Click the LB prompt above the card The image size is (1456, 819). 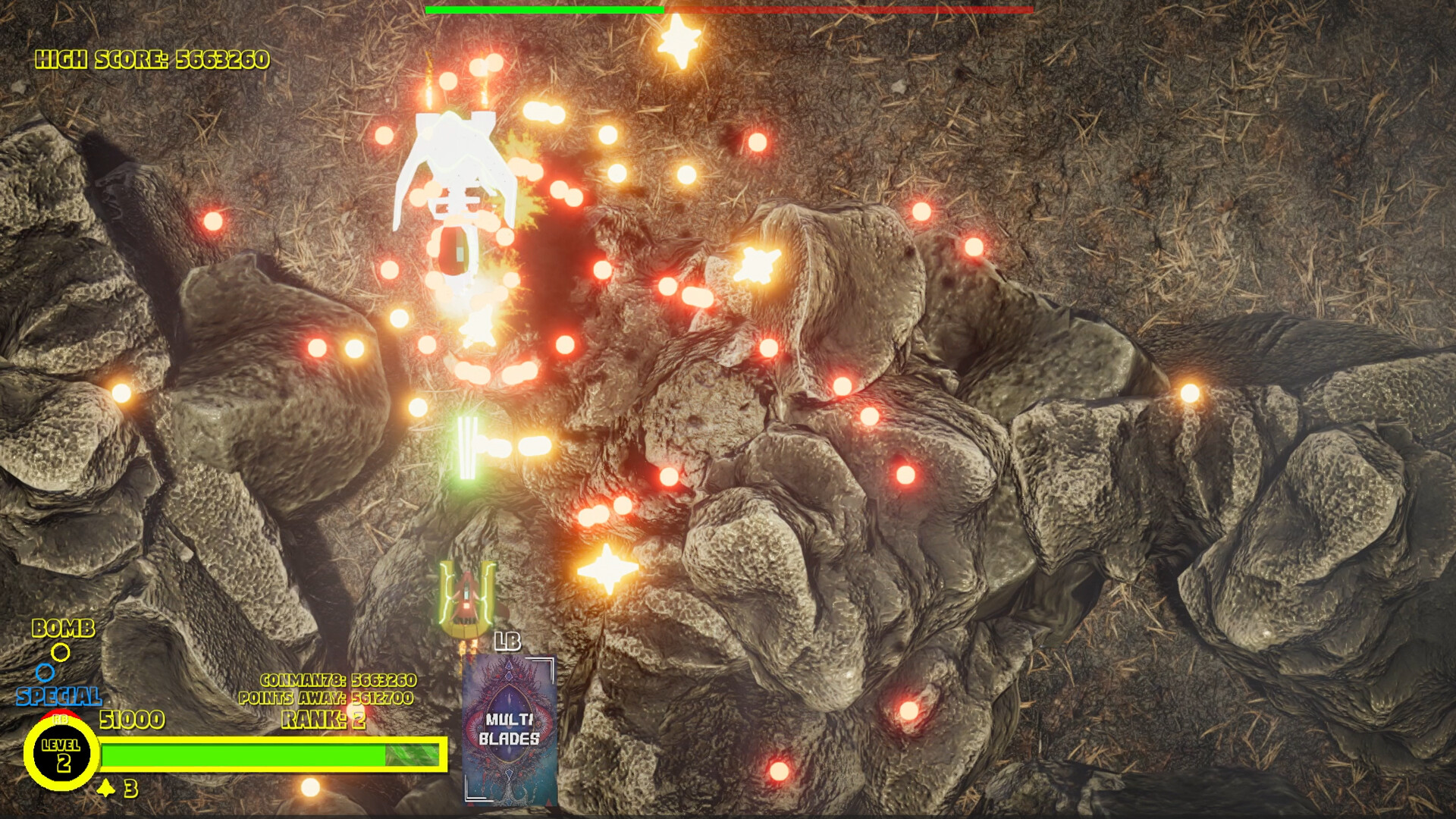(509, 641)
